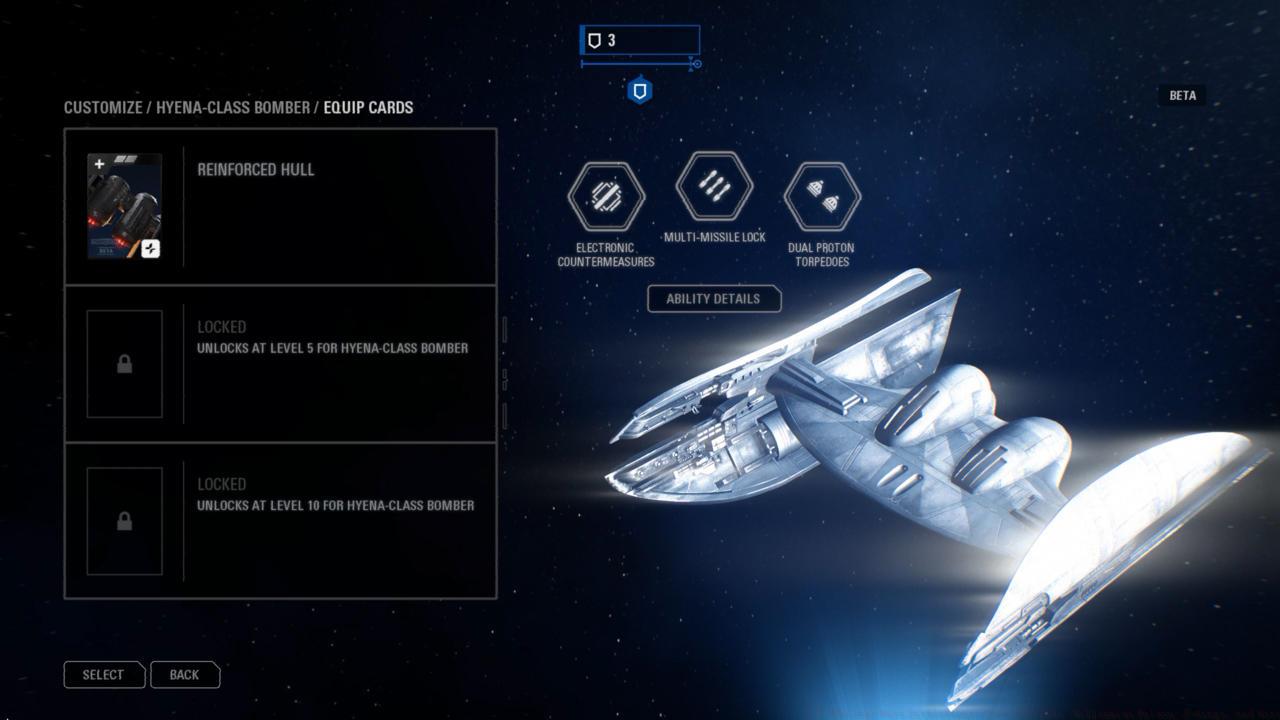Click the BETA badge in the corner
Image resolution: width=1280 pixels, height=720 pixels.
click(x=1182, y=95)
